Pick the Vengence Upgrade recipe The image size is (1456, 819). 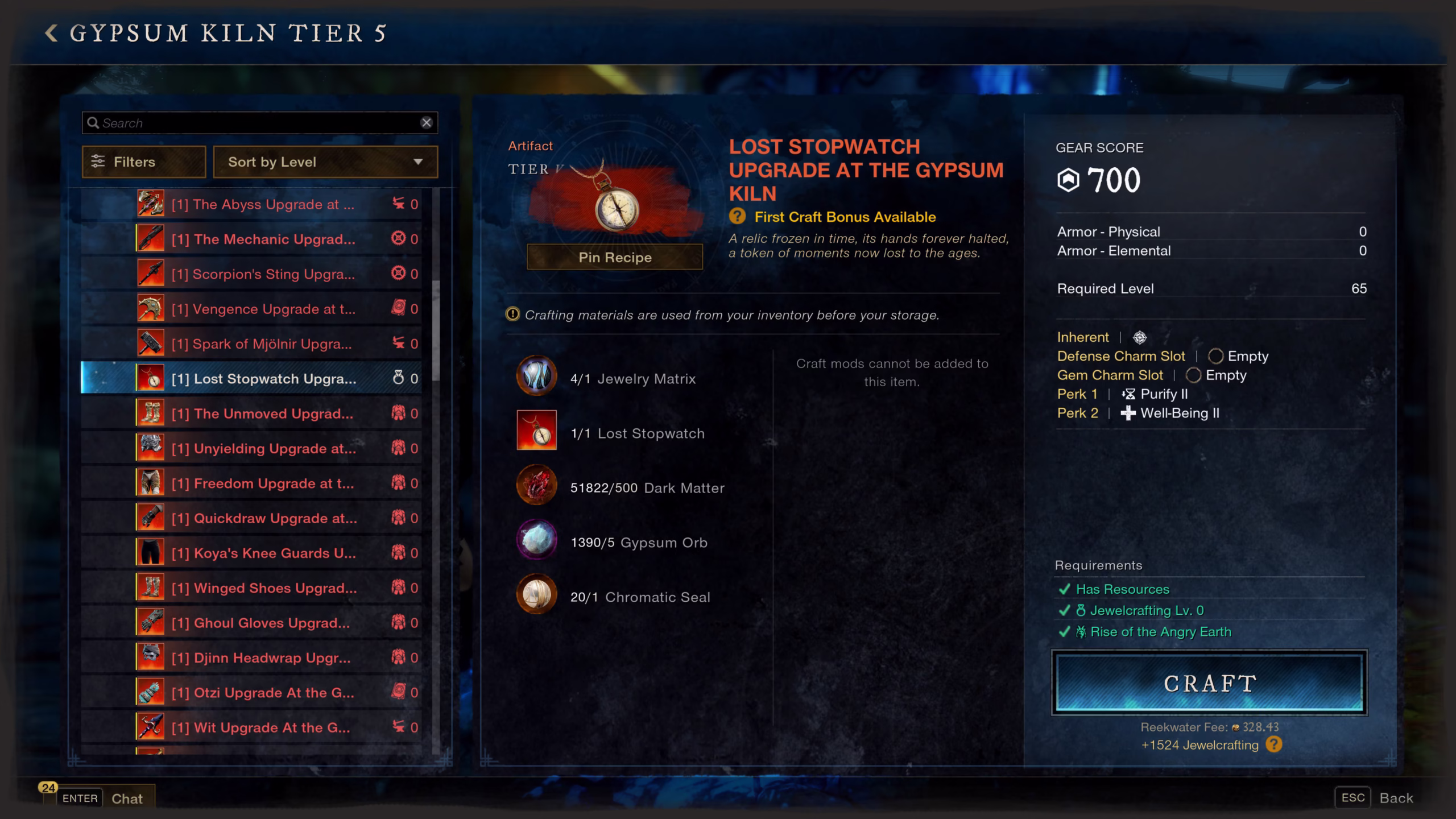263,309
